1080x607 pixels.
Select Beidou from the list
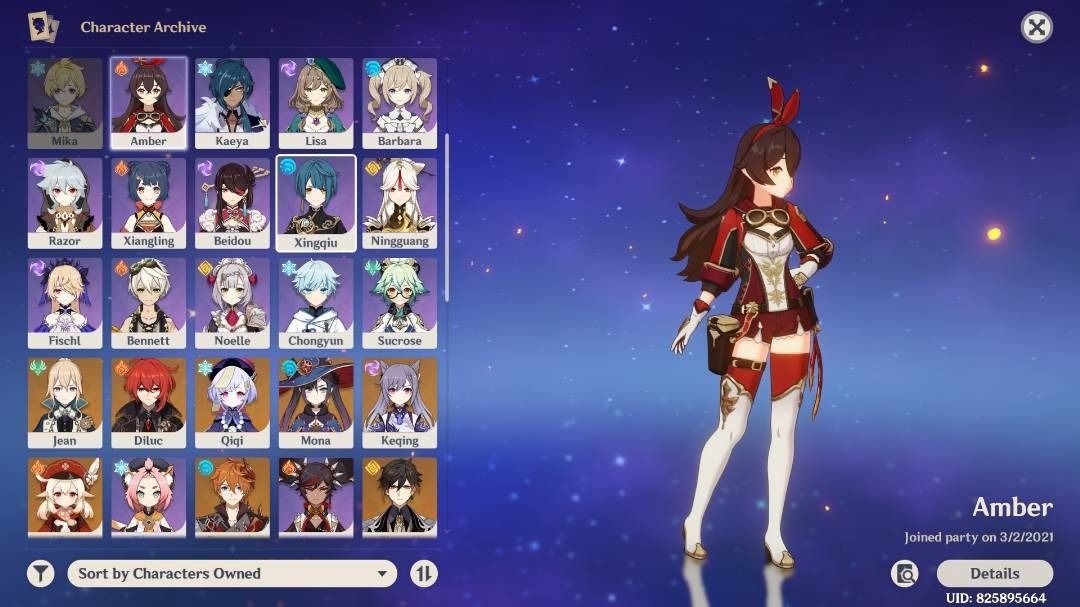point(232,202)
